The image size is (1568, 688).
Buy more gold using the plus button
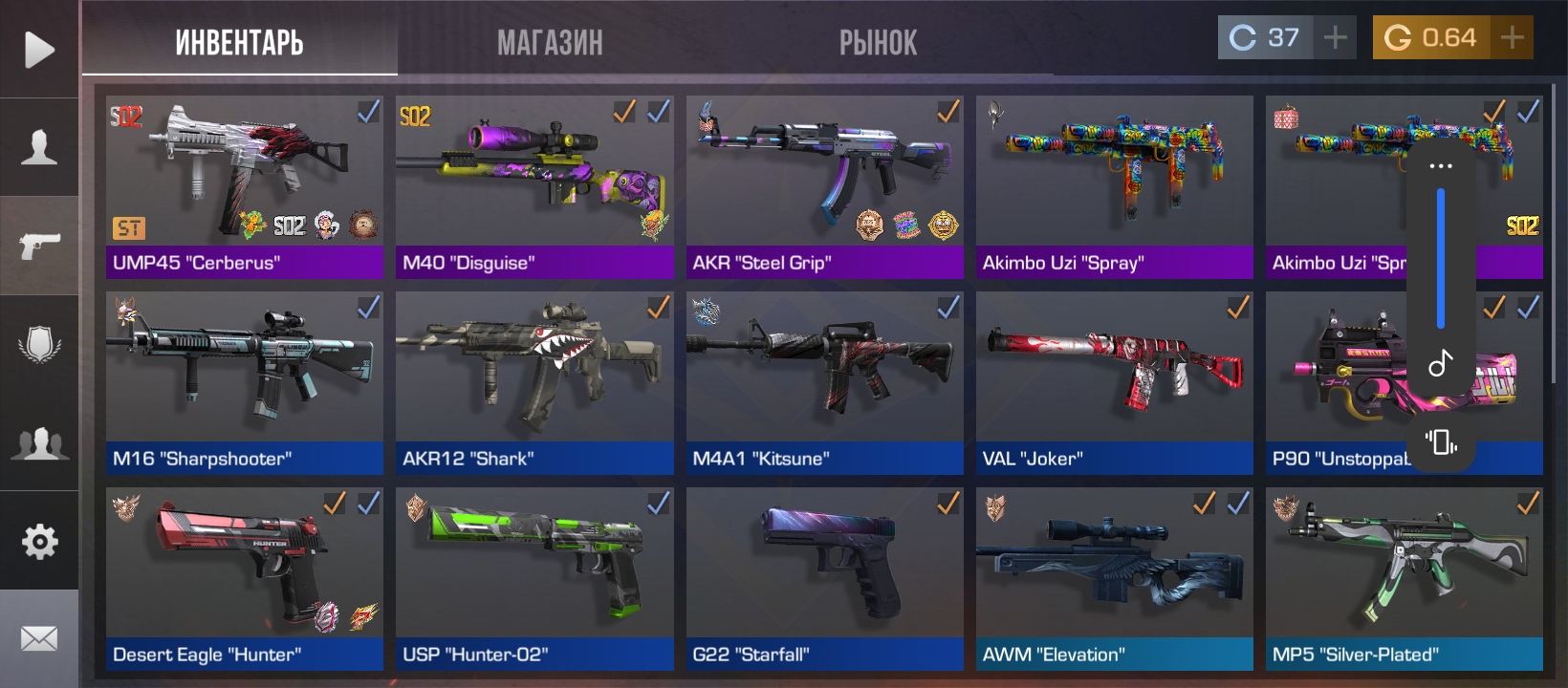pos(1513,38)
